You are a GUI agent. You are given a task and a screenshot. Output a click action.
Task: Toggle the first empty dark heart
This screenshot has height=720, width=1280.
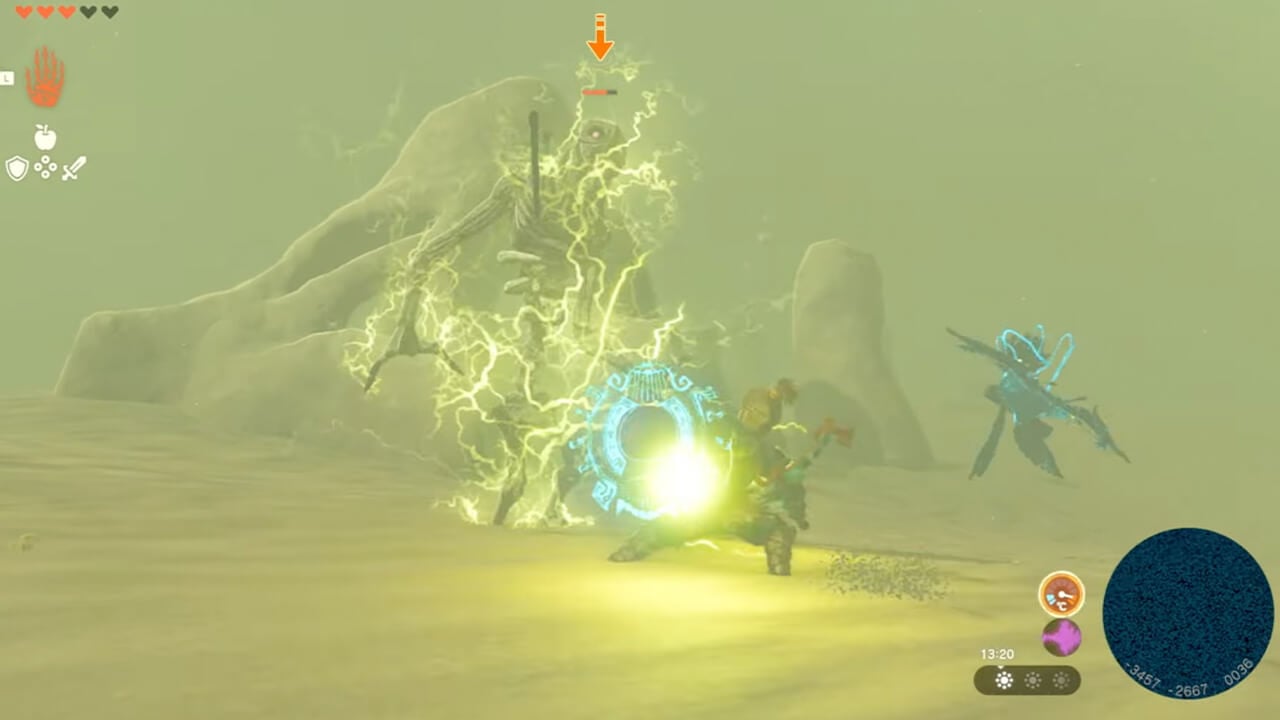tap(88, 10)
